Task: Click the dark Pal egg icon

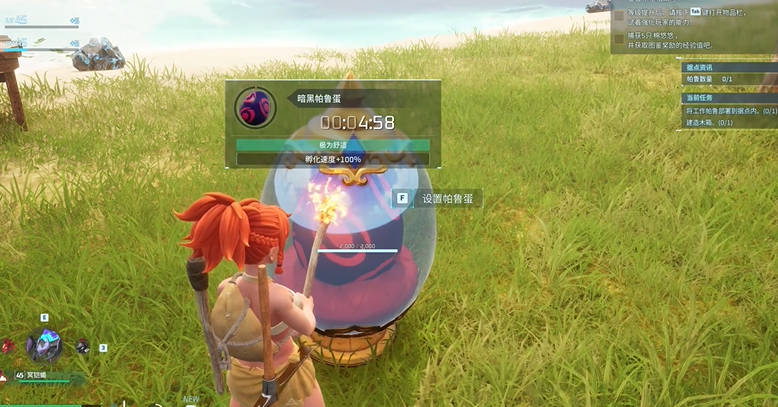Action: (254, 107)
